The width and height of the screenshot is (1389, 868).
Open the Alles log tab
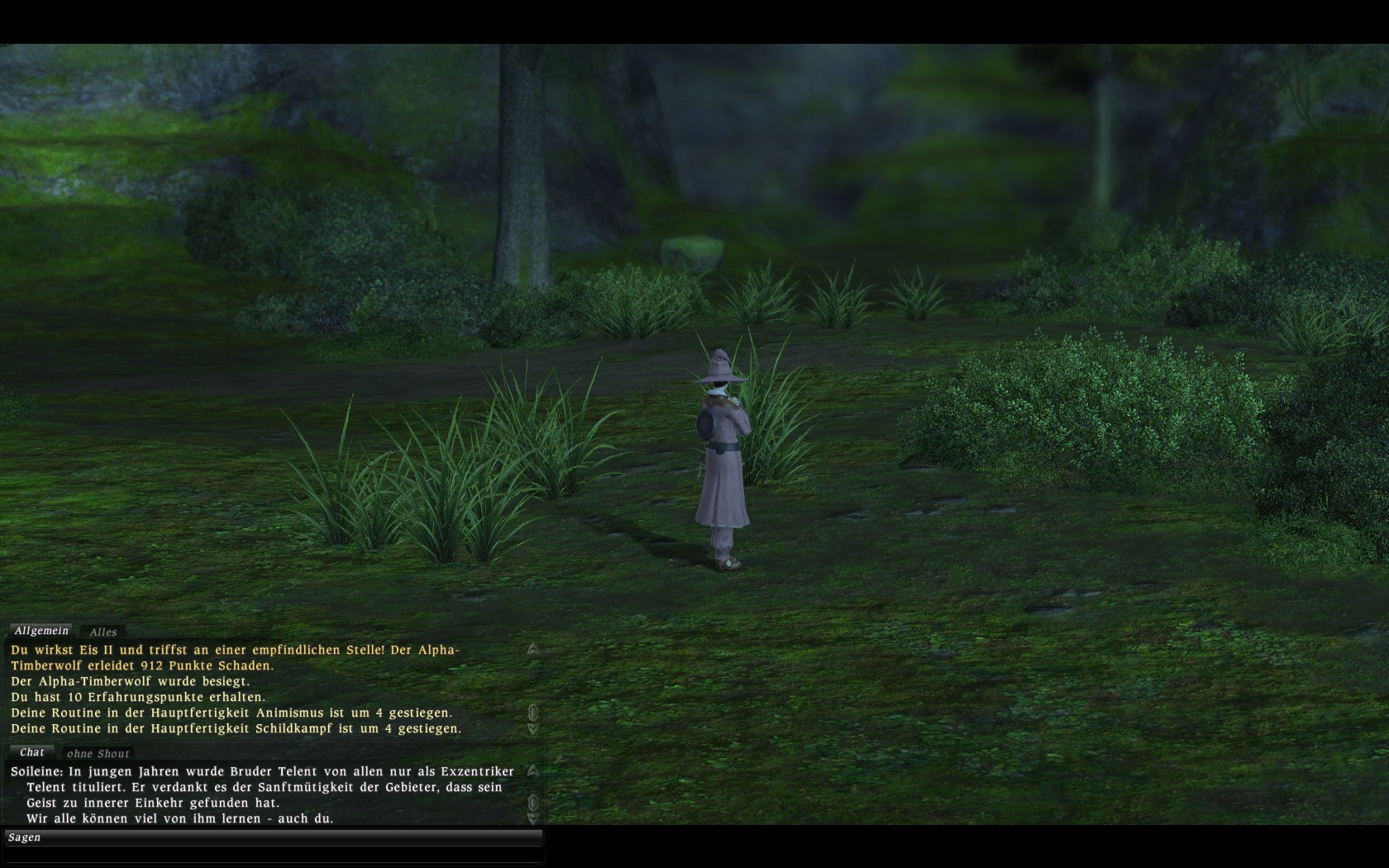click(x=103, y=632)
